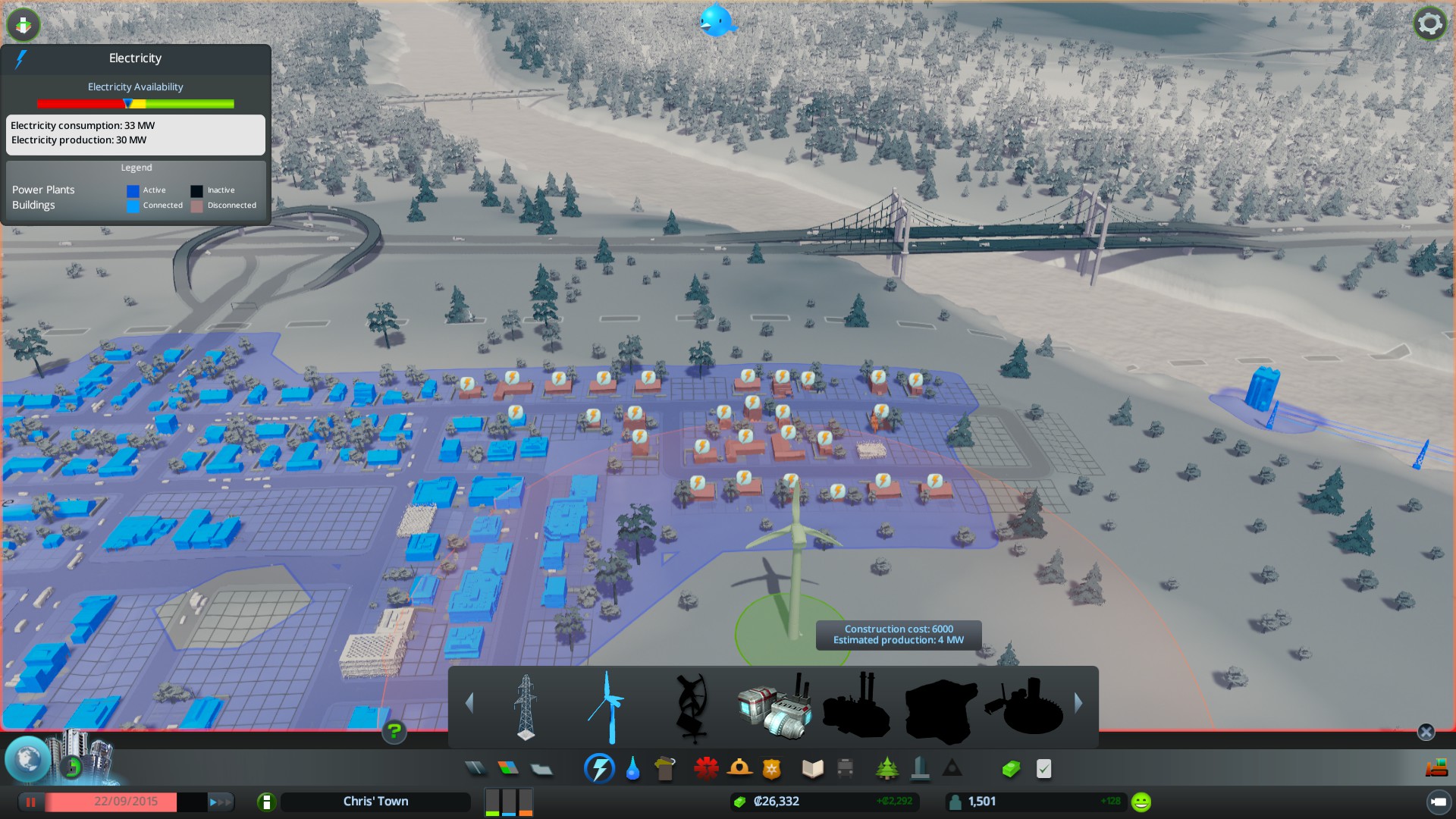Screen dimensions: 1456x819
Task: Pause the game simulation
Action: [x=31, y=802]
